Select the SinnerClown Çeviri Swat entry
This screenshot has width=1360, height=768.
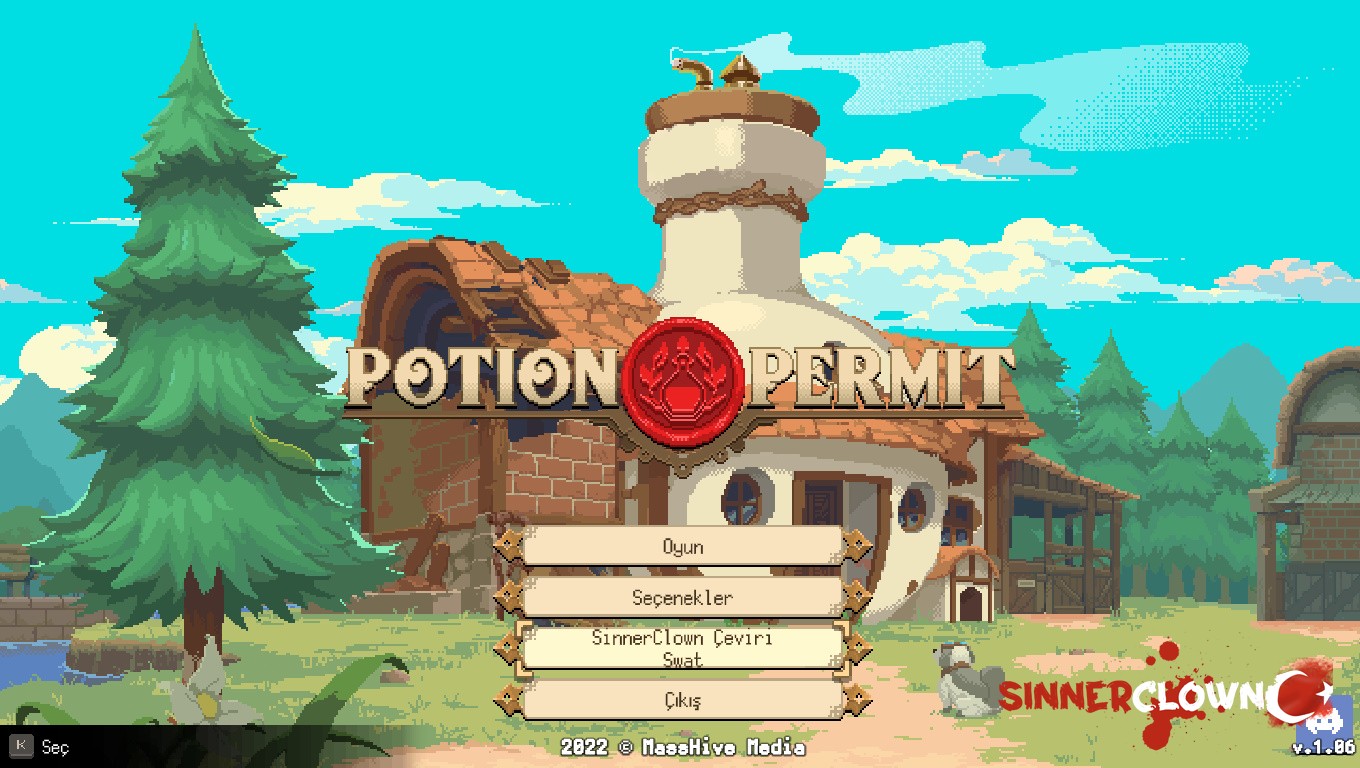[683, 648]
